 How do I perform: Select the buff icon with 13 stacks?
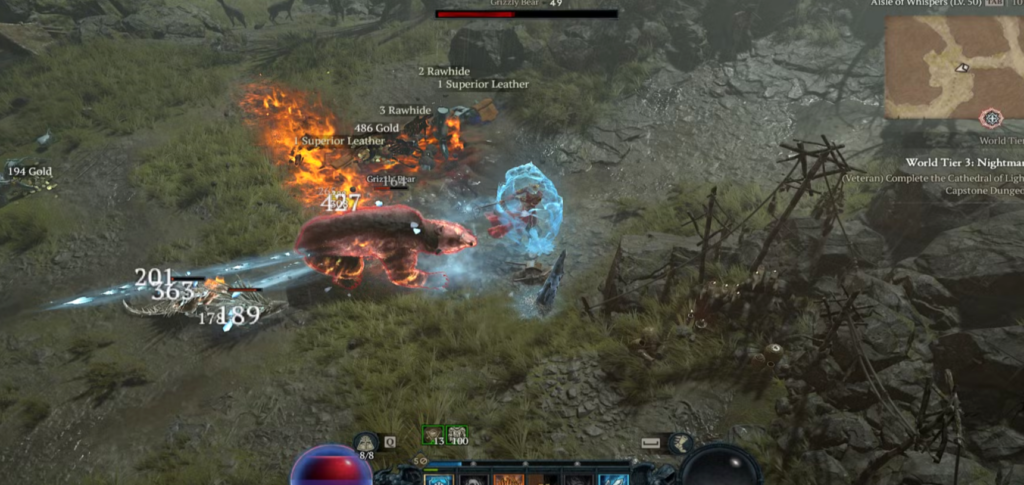(433, 435)
